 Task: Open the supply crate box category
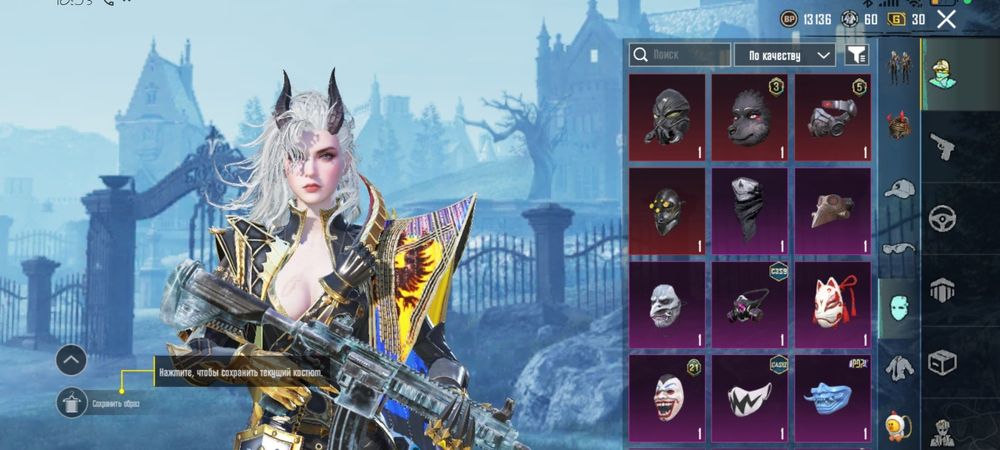942,361
